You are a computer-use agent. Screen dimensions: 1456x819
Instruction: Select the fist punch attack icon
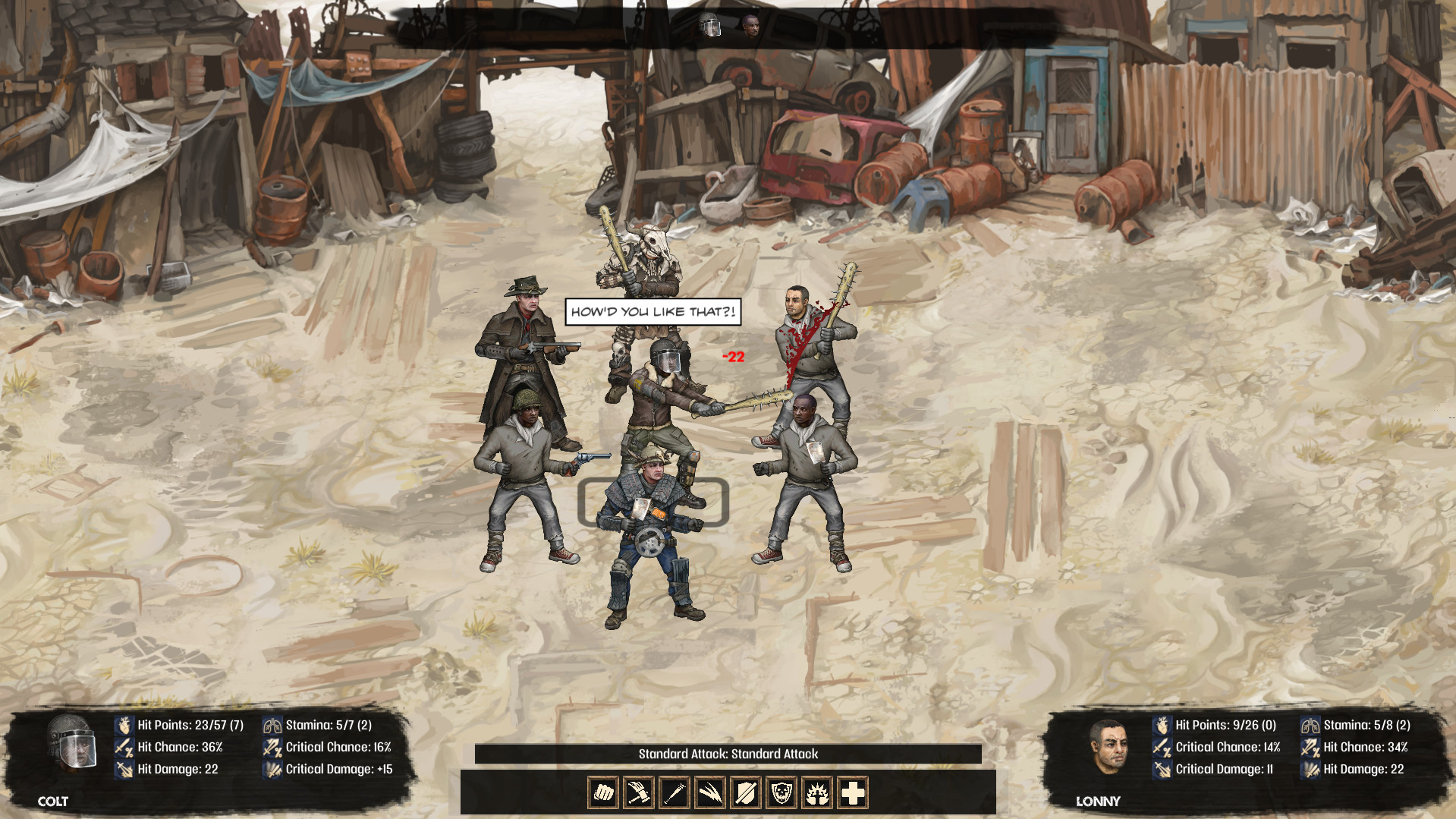pos(603,793)
